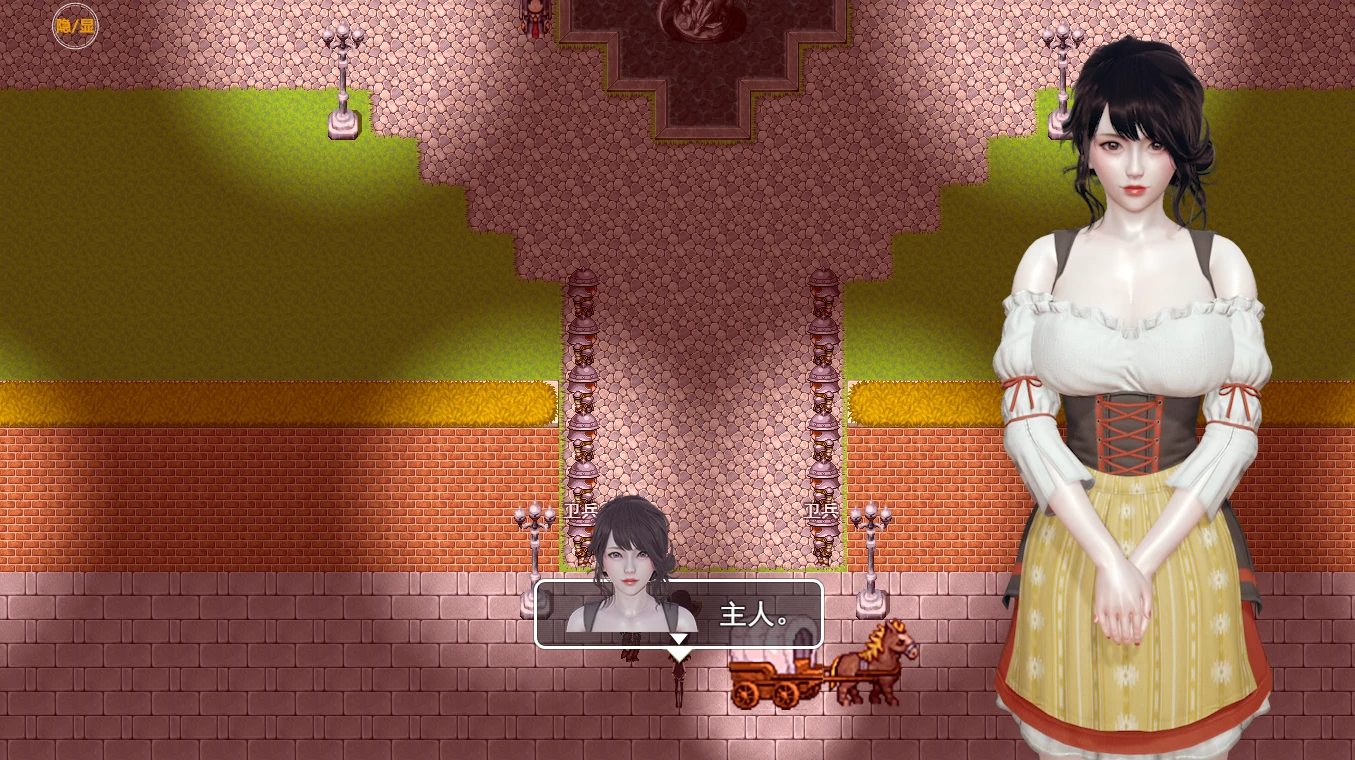Viewport: 1355px width, 760px height.
Task: Click the dialogue box saying 主人。
Action: [680, 615]
